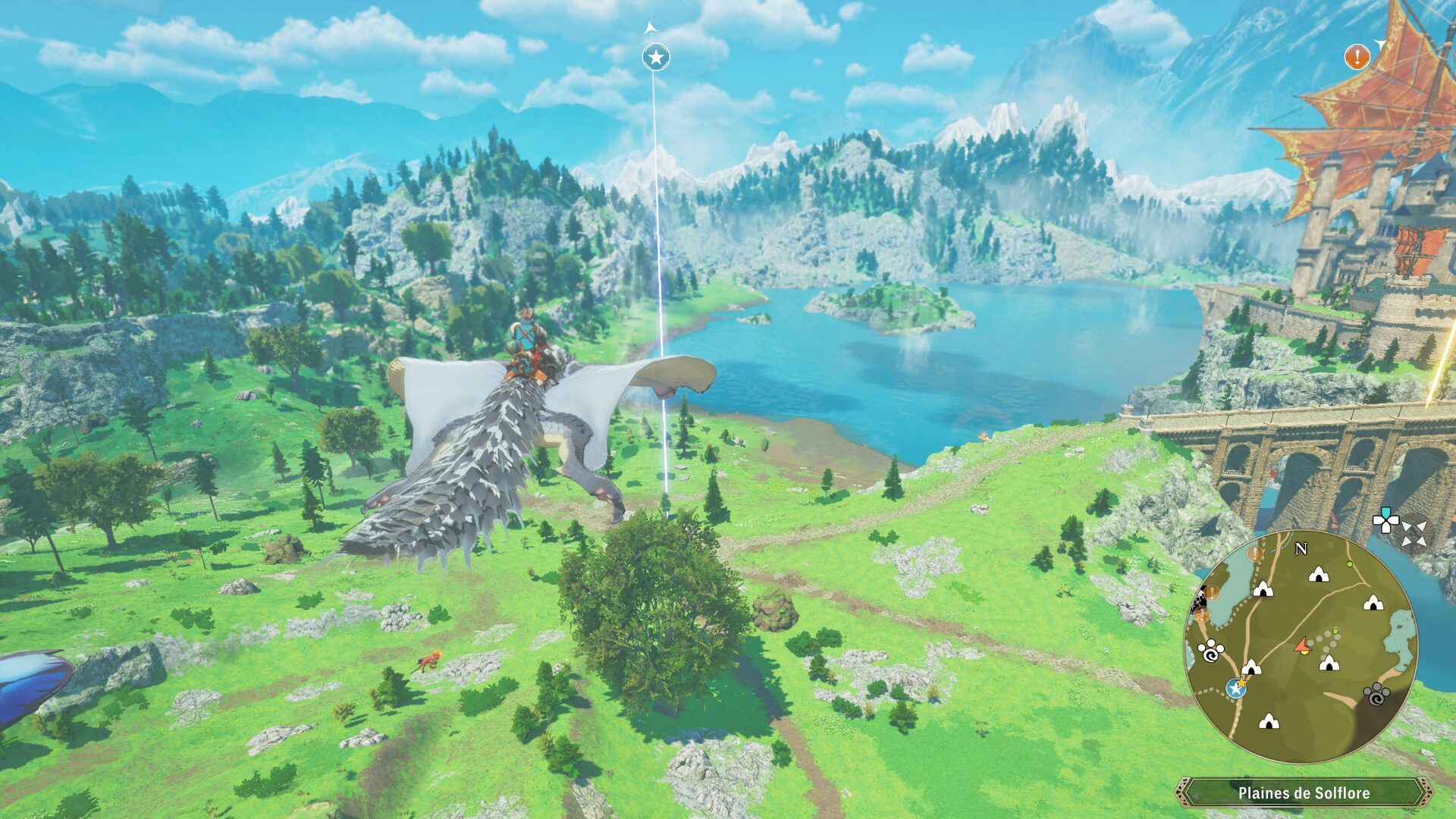This screenshot has height=819, width=1456.
Task: Select the blue star quest marker on minimap
Action: (x=1236, y=688)
